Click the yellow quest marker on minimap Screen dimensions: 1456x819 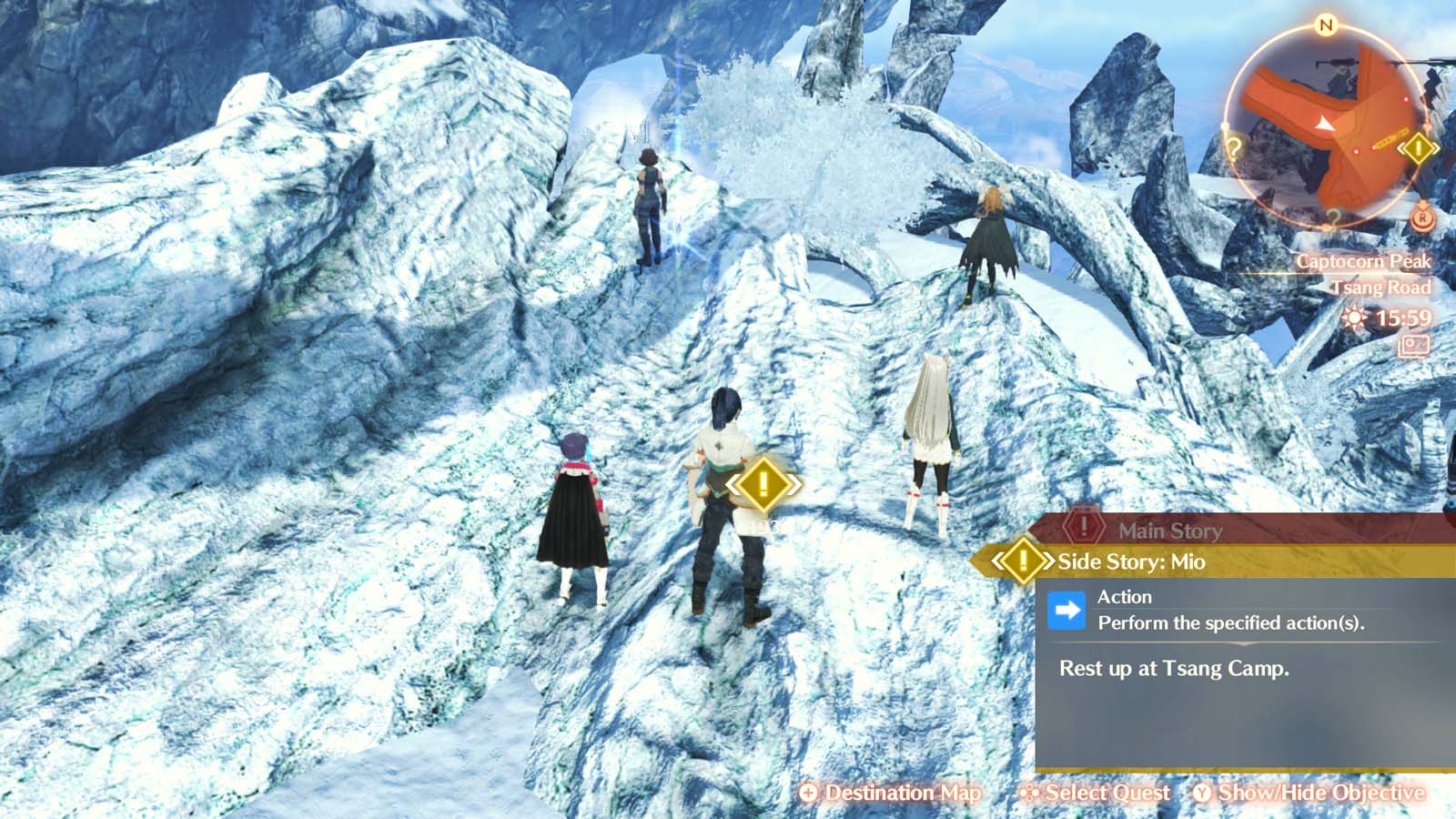click(1418, 147)
